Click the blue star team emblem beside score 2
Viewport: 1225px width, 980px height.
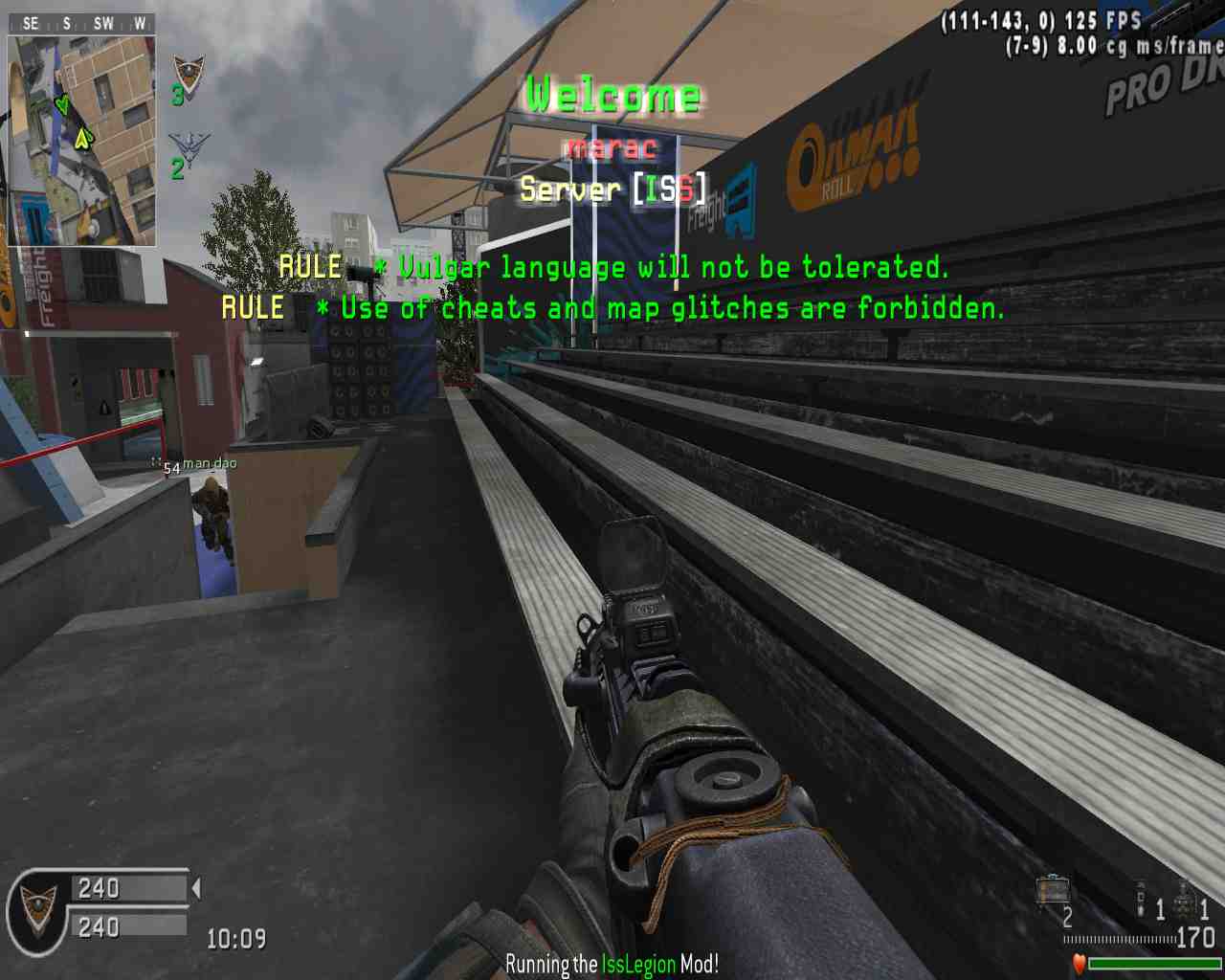189,149
